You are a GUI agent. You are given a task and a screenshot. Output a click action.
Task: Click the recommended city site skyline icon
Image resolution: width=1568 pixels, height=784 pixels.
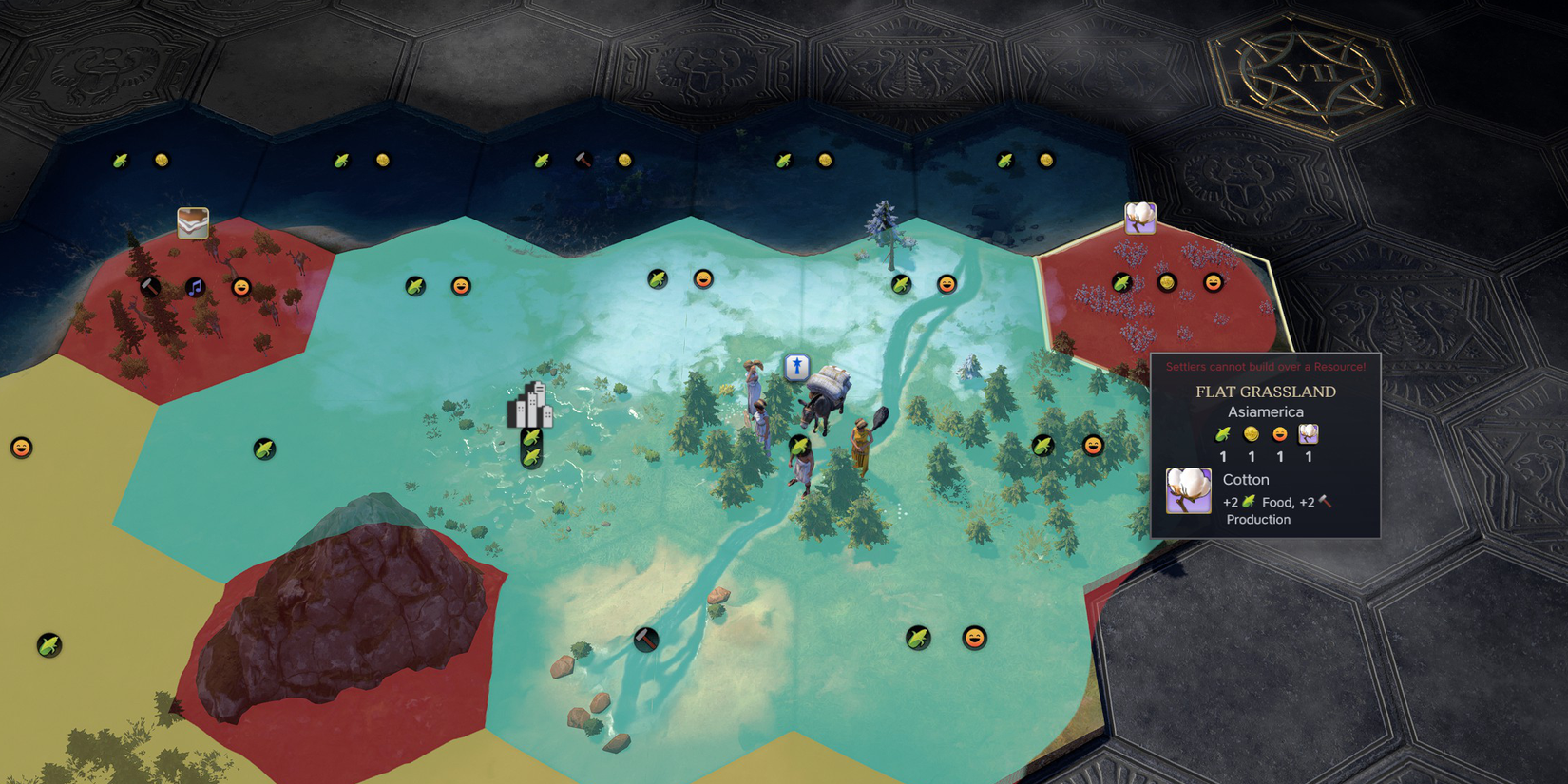pyautogui.click(x=530, y=406)
